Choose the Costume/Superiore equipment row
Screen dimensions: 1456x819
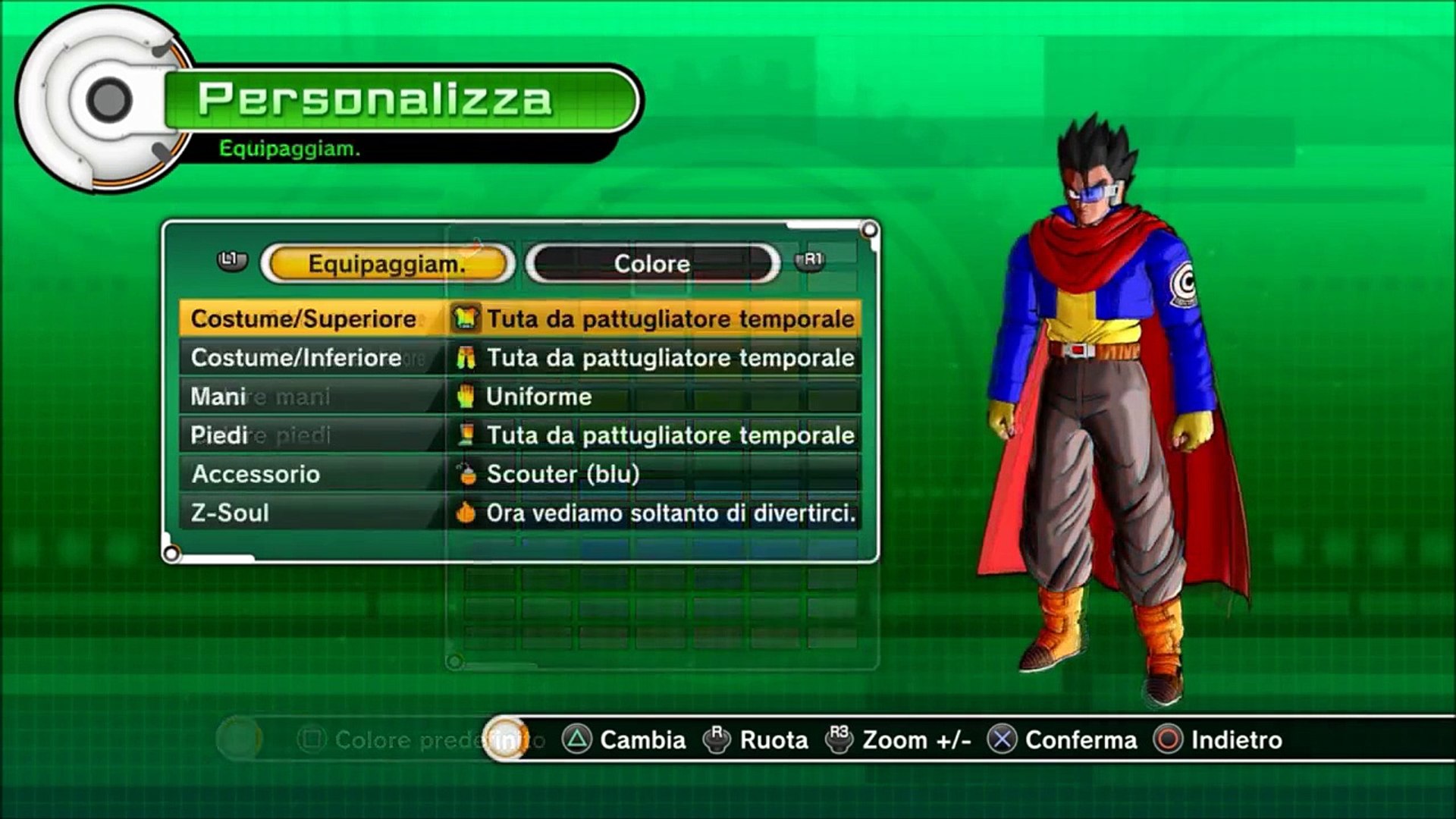click(x=520, y=318)
